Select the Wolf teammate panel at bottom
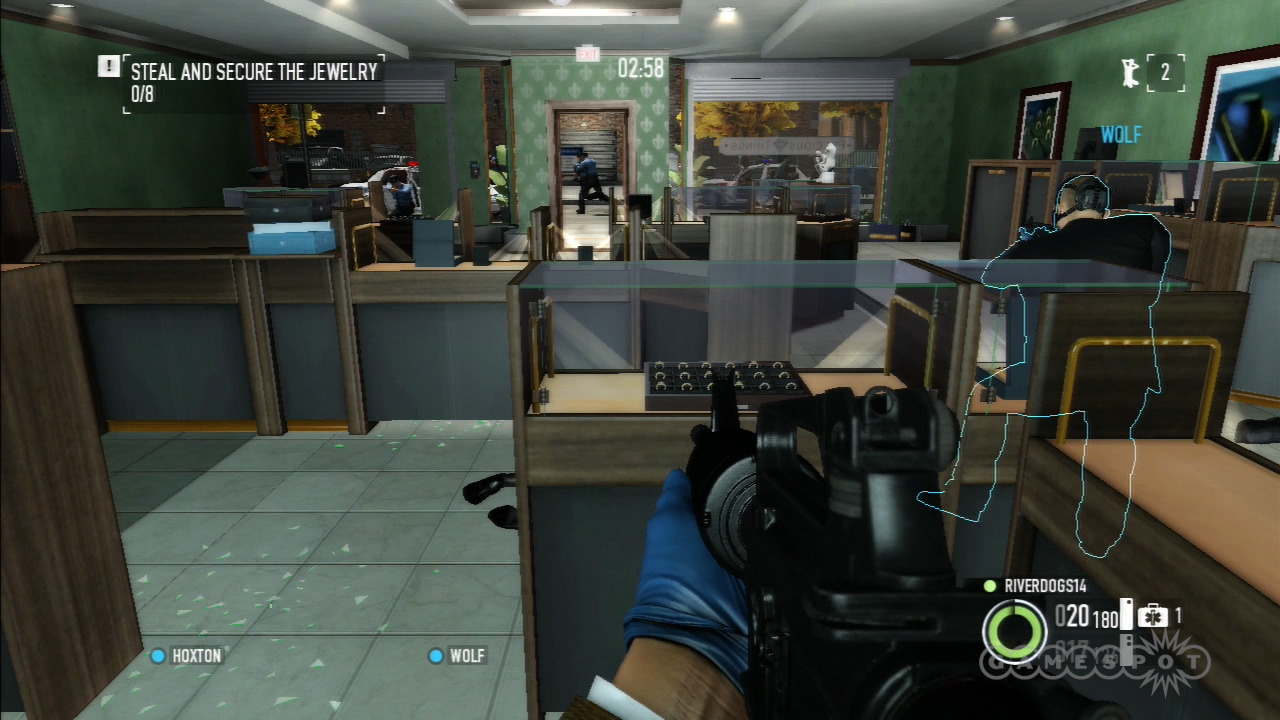This screenshot has height=720, width=1280. (457, 656)
